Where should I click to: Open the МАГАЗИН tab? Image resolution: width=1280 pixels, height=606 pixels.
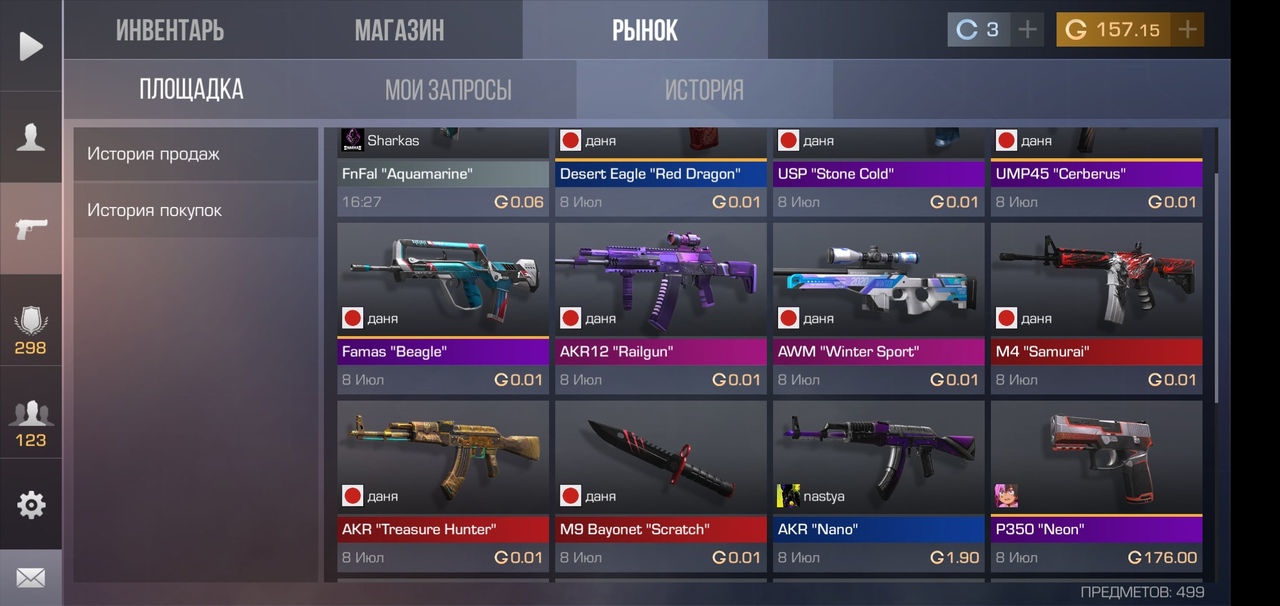coord(399,30)
